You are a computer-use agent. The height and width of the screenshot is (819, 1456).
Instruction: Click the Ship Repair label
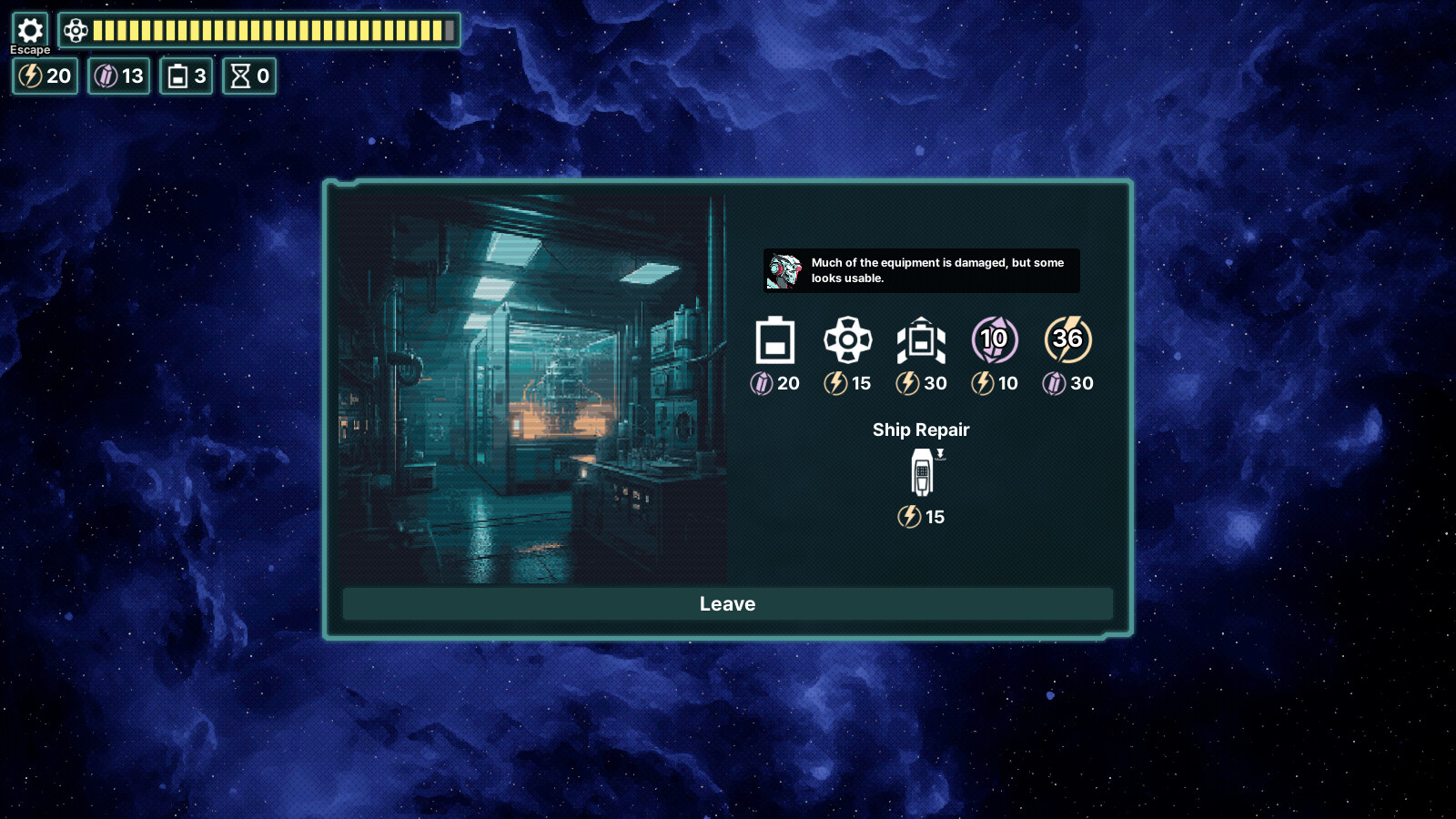pos(921,430)
